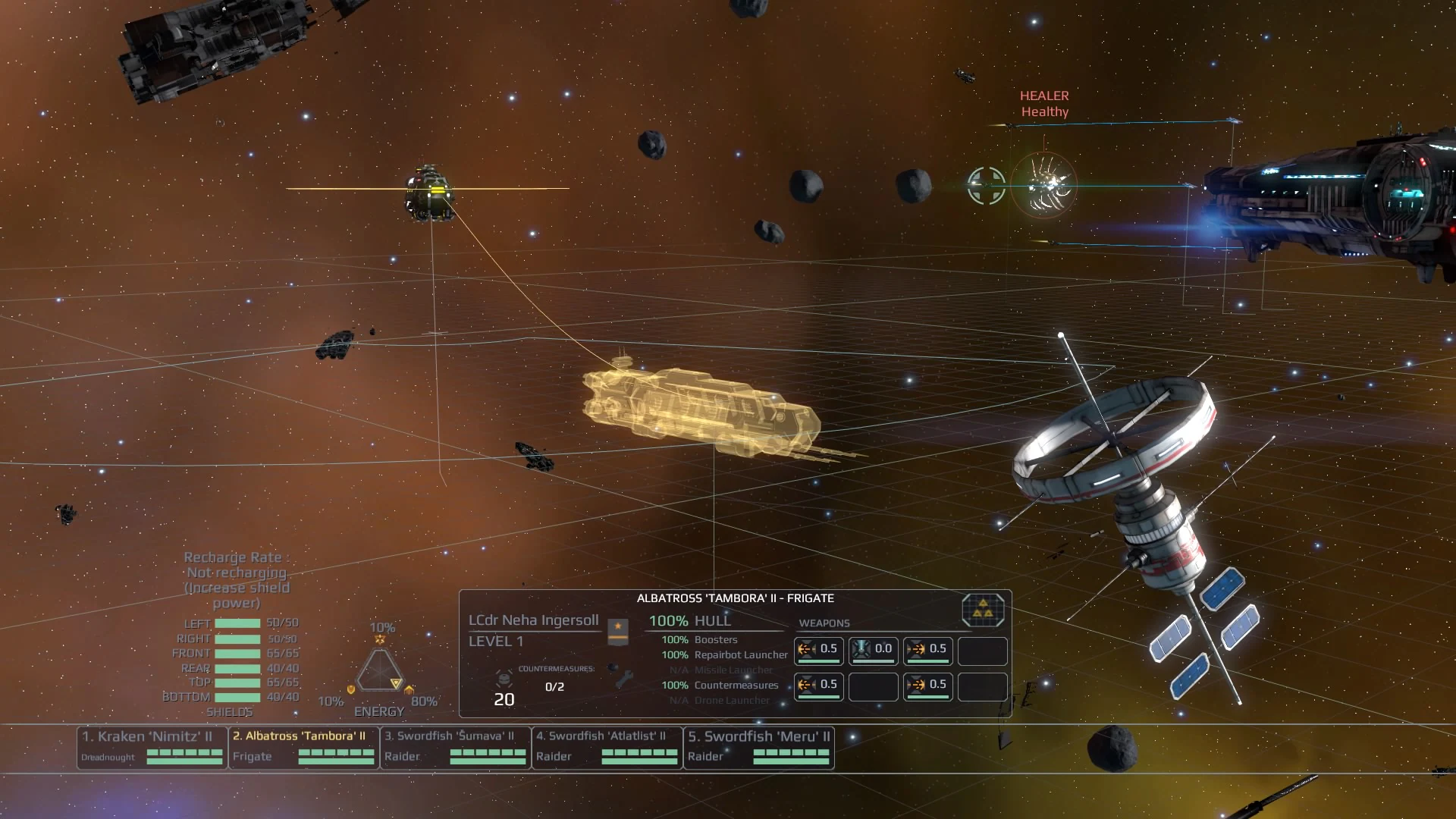Toggle the bottom-left weapon slot showing 0.5
Screen dimensions: 1456x819
click(x=818, y=686)
